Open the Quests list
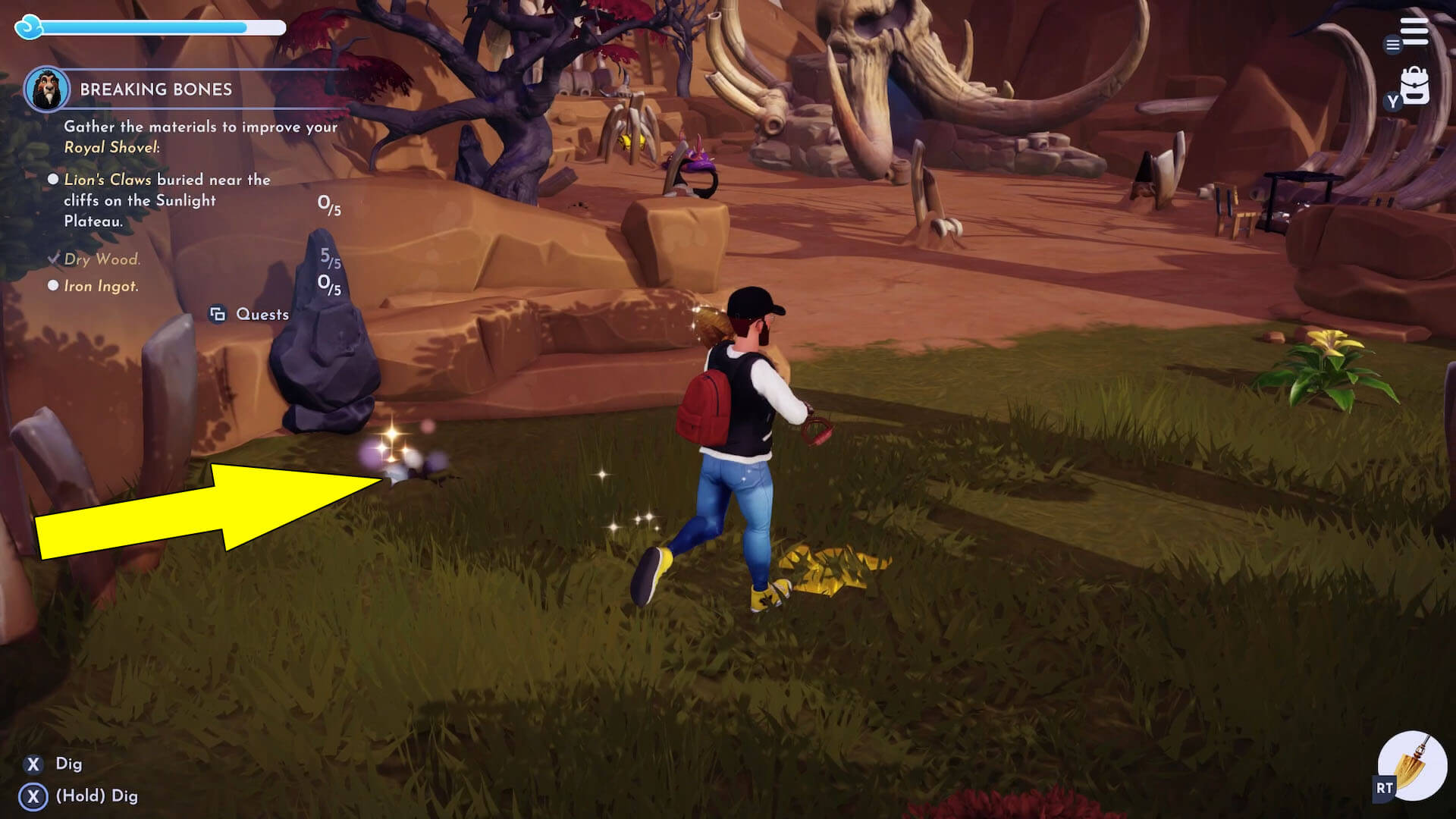 tap(250, 314)
